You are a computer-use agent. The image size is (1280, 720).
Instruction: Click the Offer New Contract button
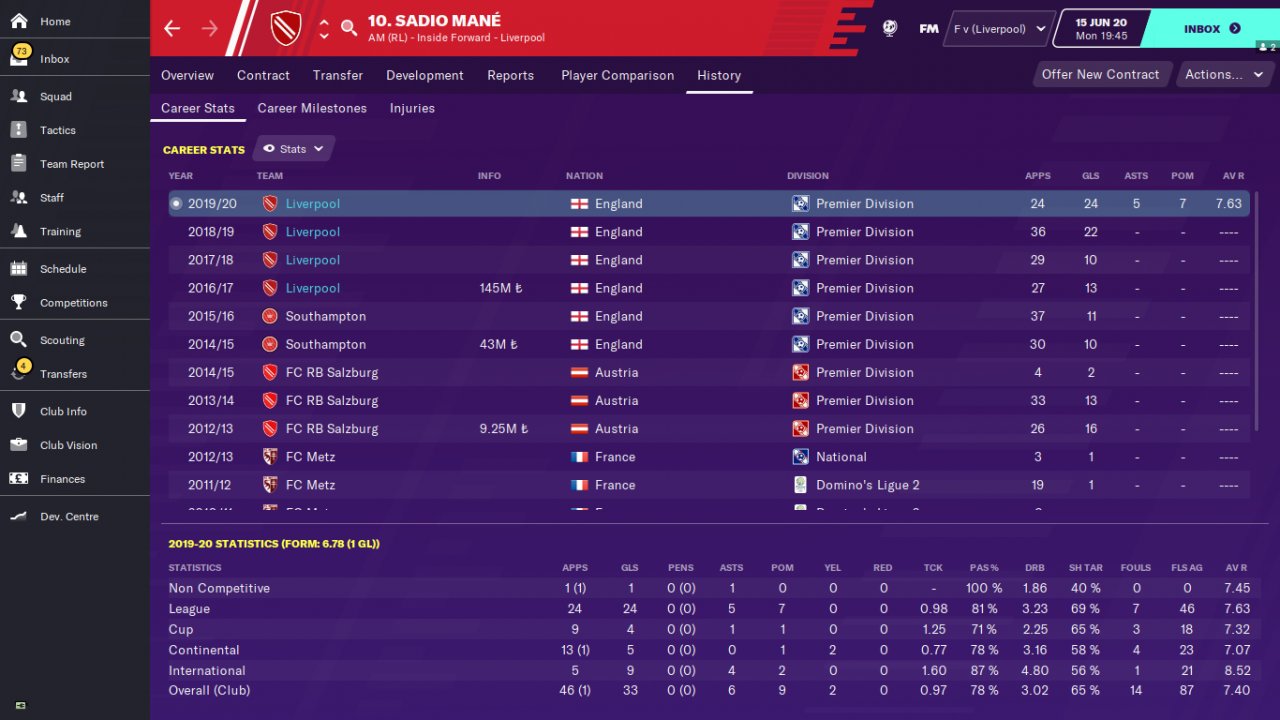tap(1100, 74)
